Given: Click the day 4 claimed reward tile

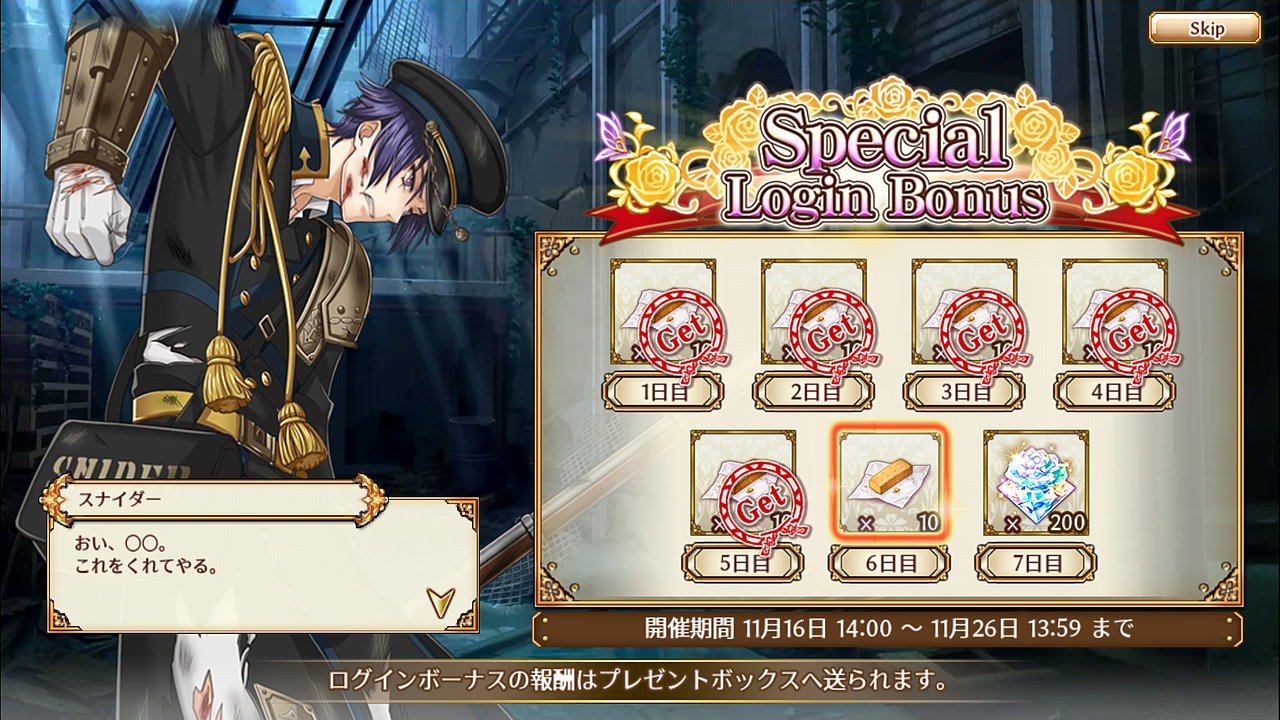Looking at the screenshot, I should pyautogui.click(x=1114, y=313).
